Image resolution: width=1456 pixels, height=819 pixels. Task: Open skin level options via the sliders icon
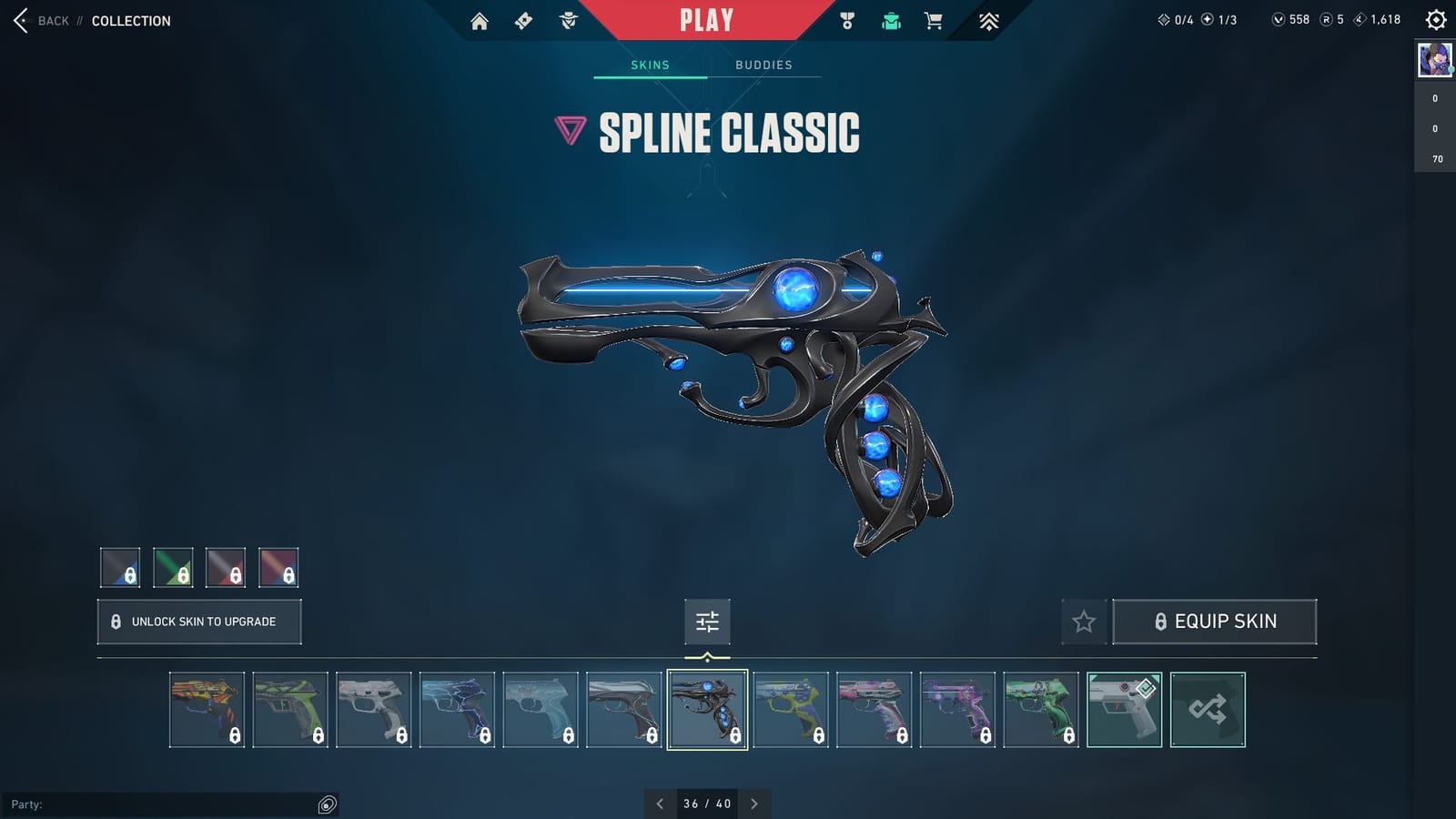(707, 622)
